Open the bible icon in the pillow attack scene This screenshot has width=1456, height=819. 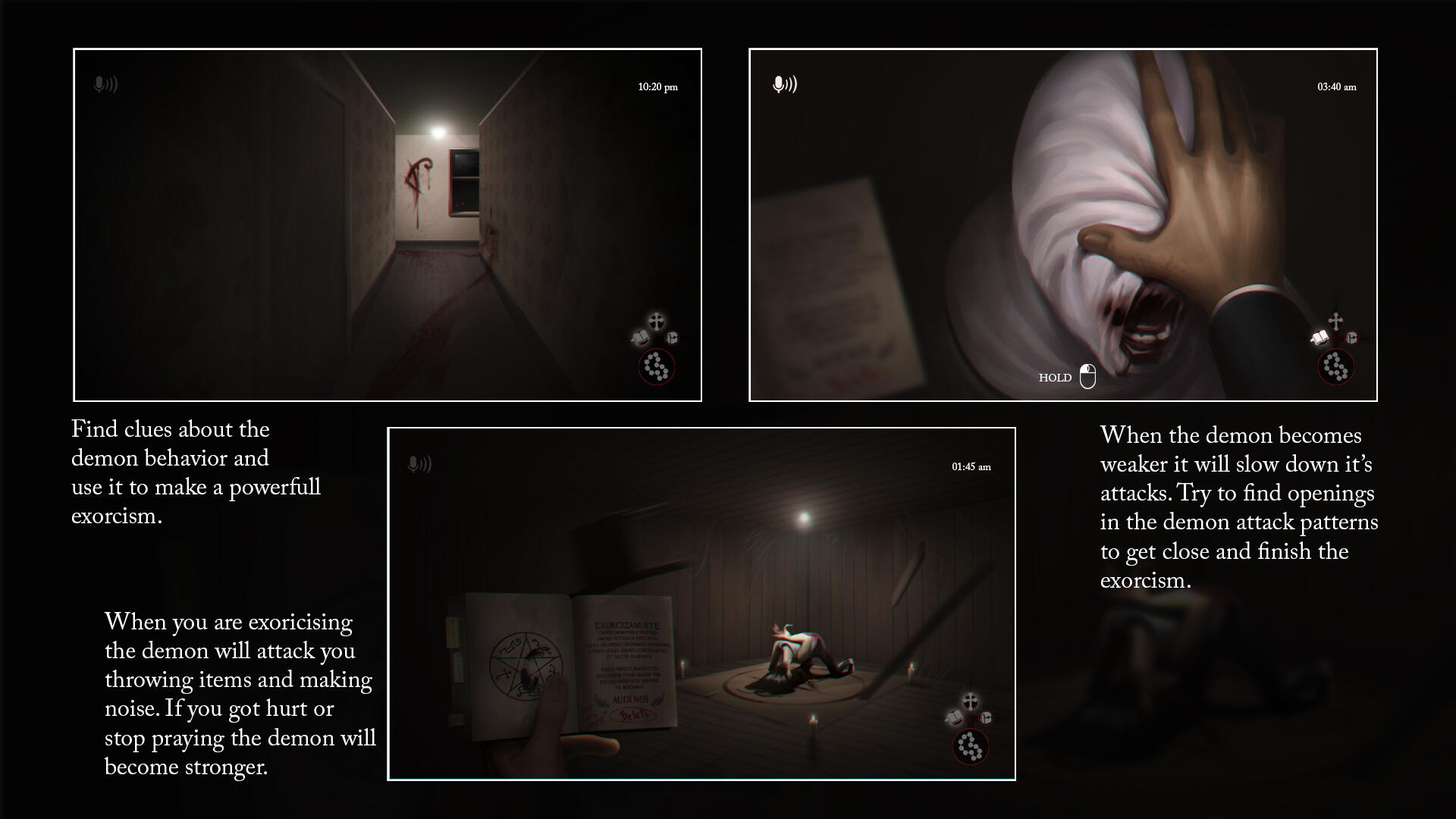pyautogui.click(x=1319, y=337)
